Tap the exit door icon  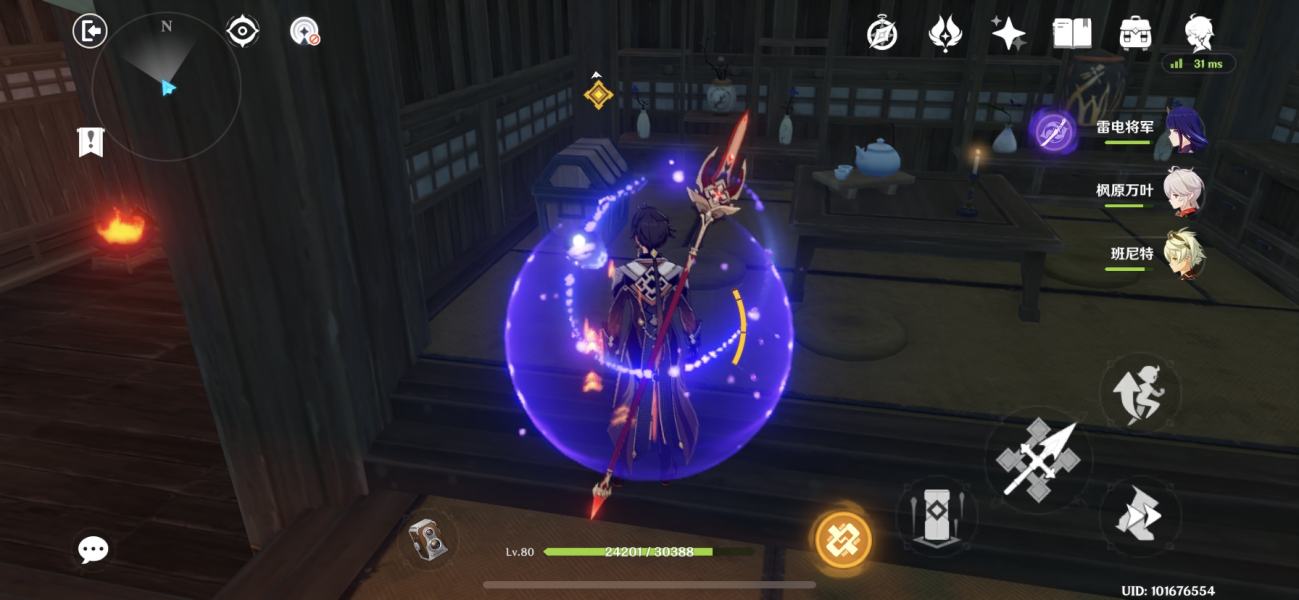click(x=90, y=31)
